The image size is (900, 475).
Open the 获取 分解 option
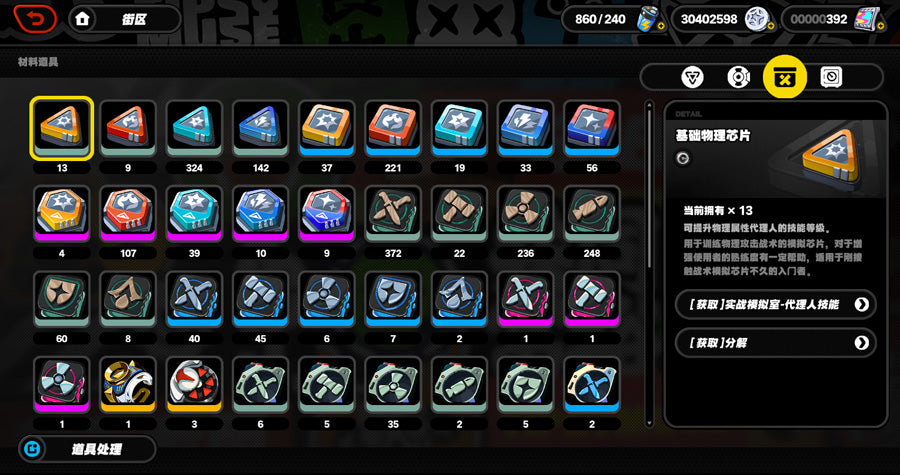click(775, 343)
